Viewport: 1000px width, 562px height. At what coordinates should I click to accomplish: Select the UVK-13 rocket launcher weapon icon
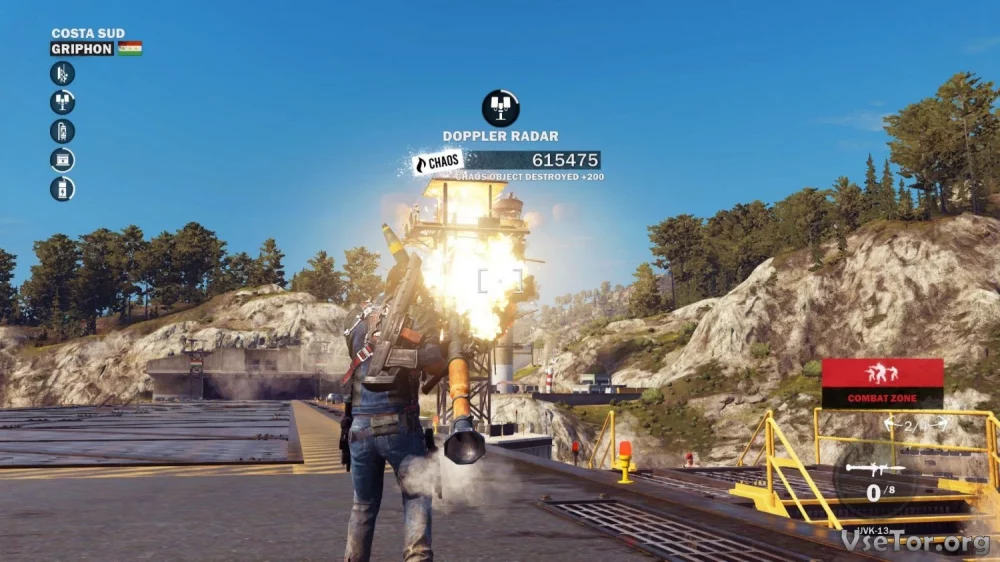click(875, 468)
